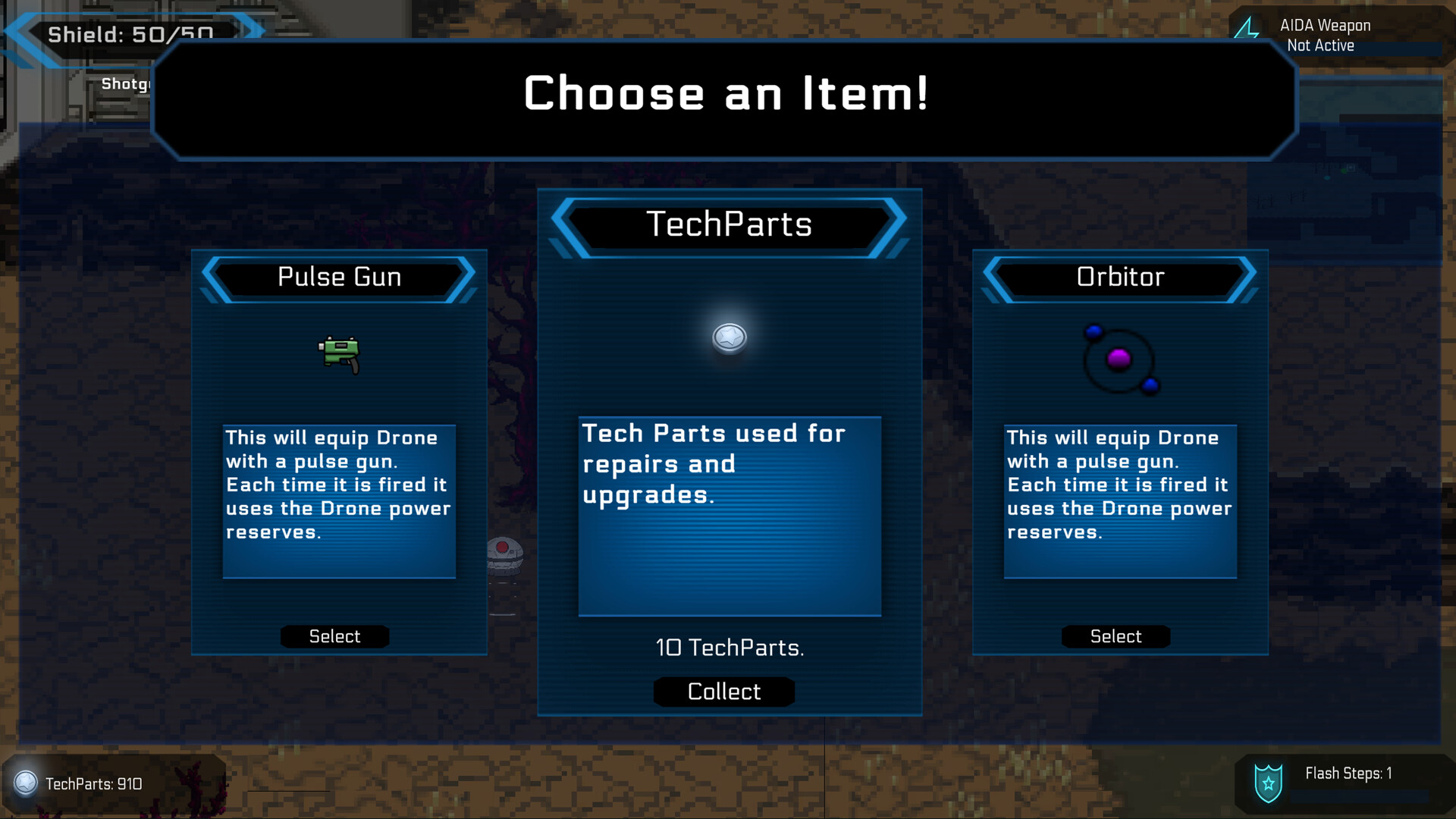Click the silver TechParts coin icon
1456x819 pixels.
[x=729, y=339]
